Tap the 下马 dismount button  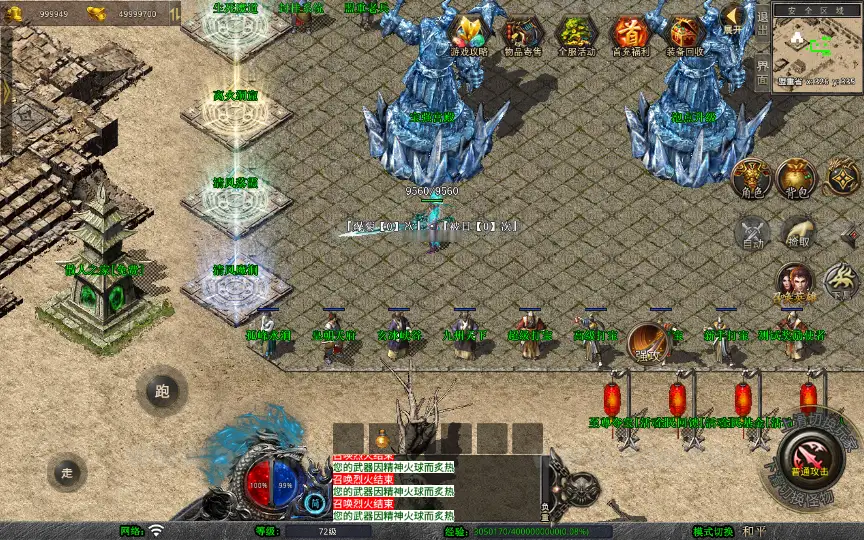tap(842, 282)
